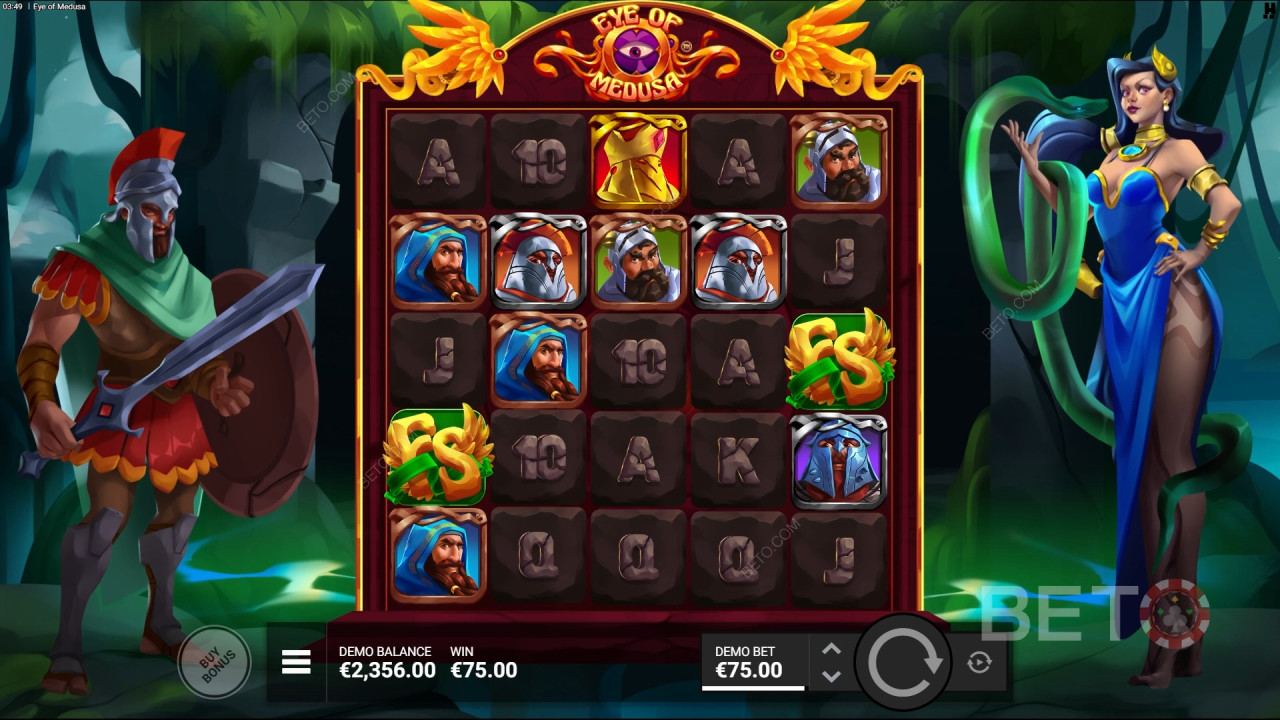Screen dimensions: 1280x720
Task: Spin the reels with the circular arrow button
Action: click(x=905, y=661)
